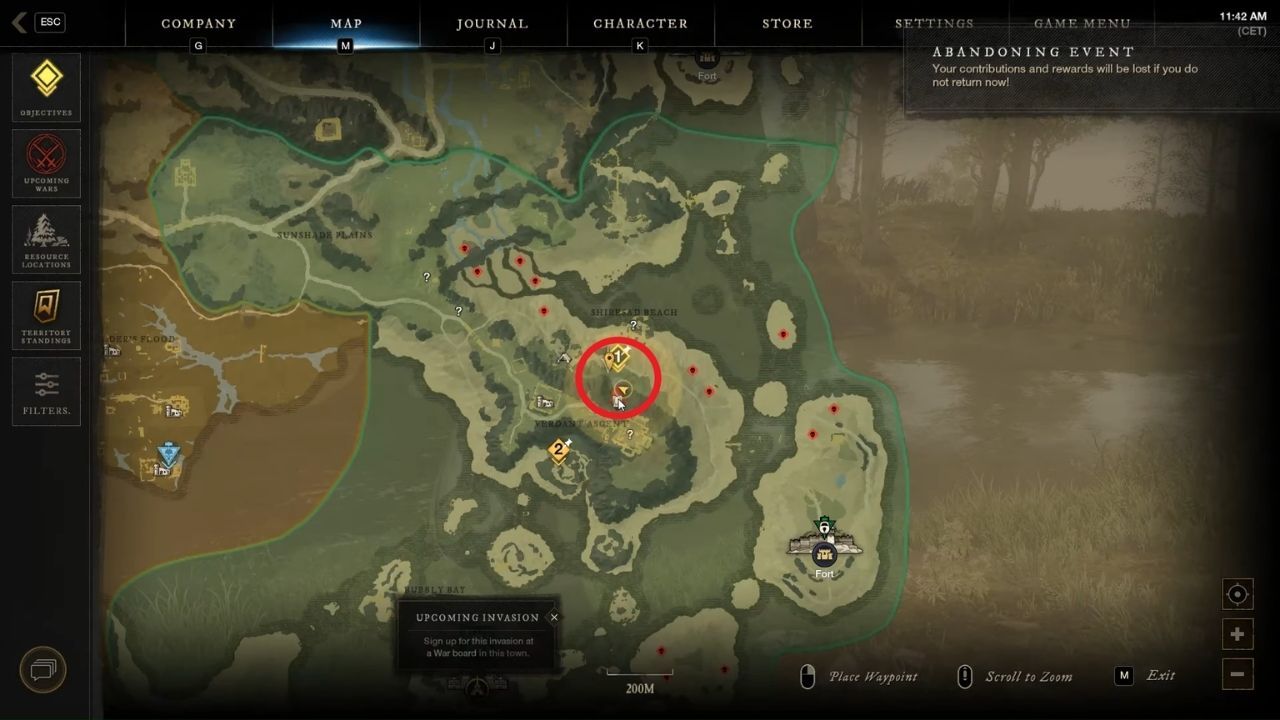This screenshot has height=720, width=1280.
Task: Click the ESC back arrow
Action: [18, 21]
